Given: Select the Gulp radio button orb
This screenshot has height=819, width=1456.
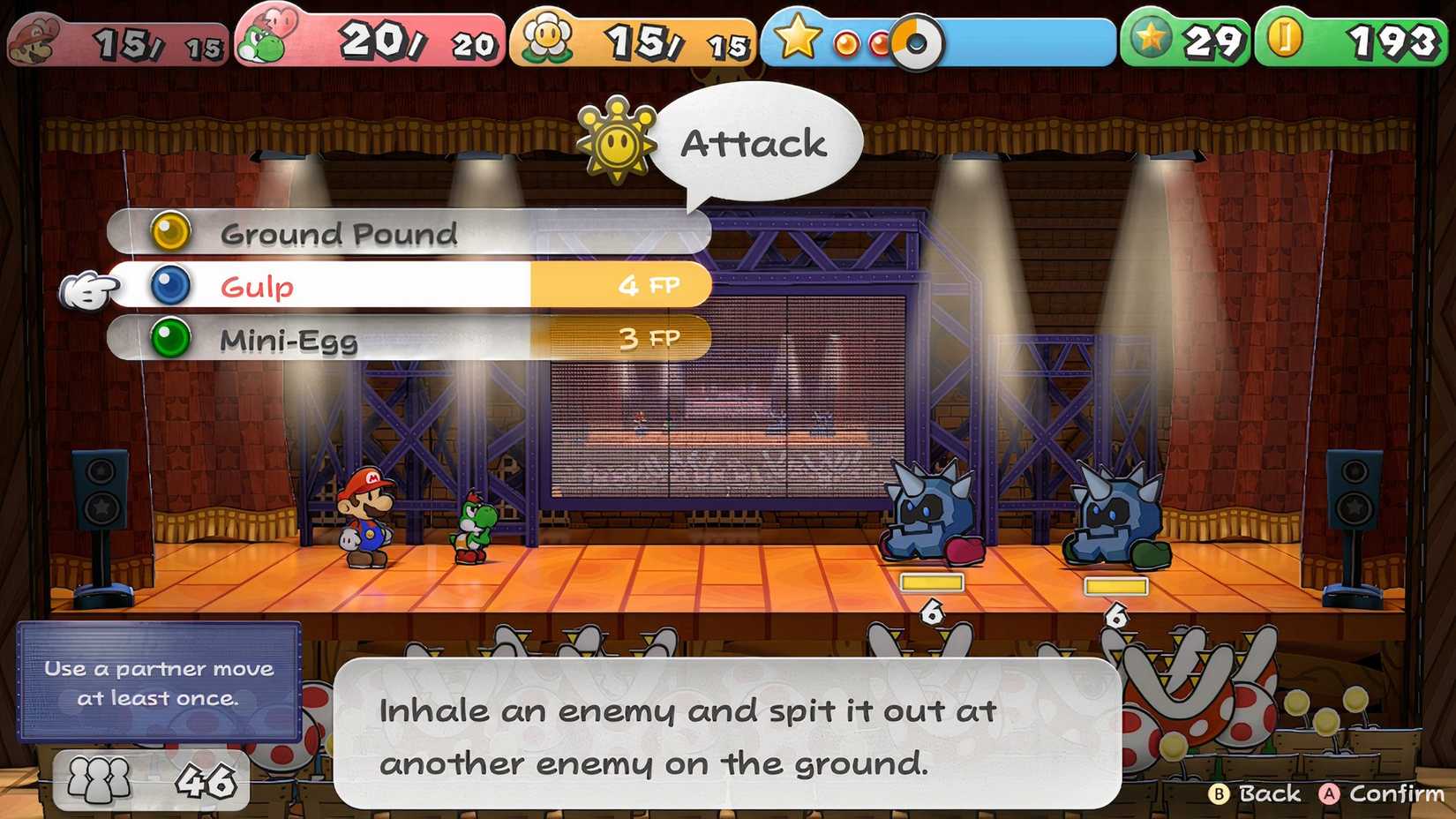Looking at the screenshot, I should [173, 285].
